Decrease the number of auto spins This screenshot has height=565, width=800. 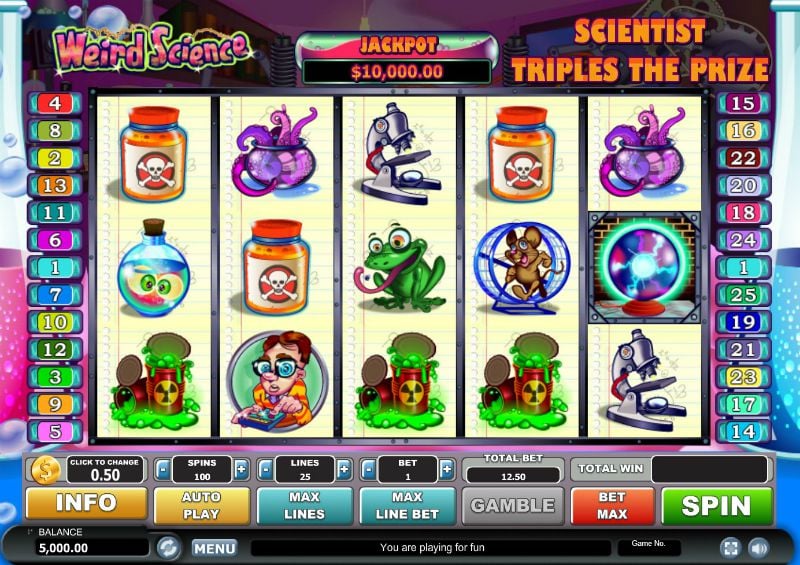[161, 469]
